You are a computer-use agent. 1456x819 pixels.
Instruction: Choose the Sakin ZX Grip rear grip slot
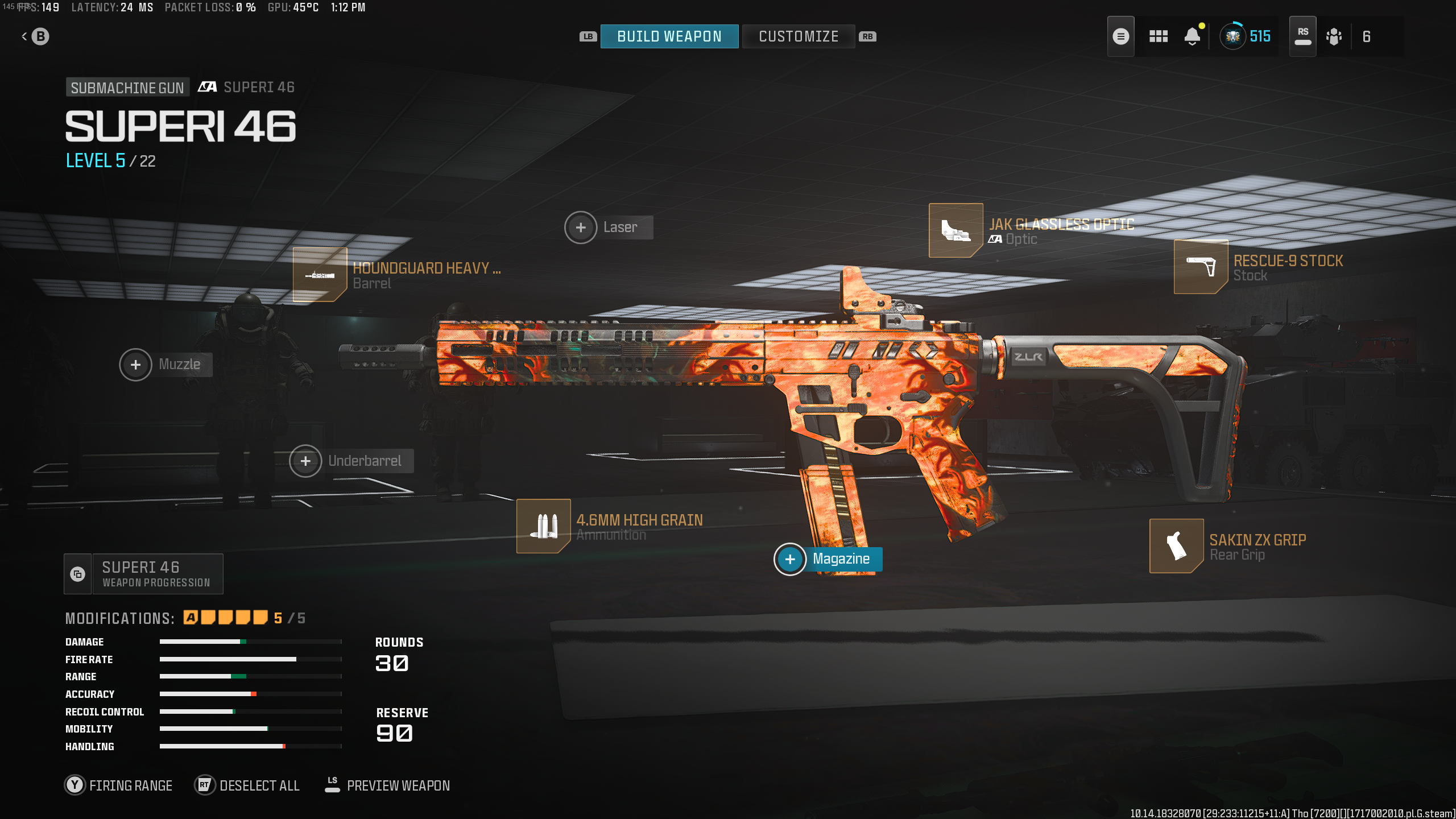click(1176, 546)
